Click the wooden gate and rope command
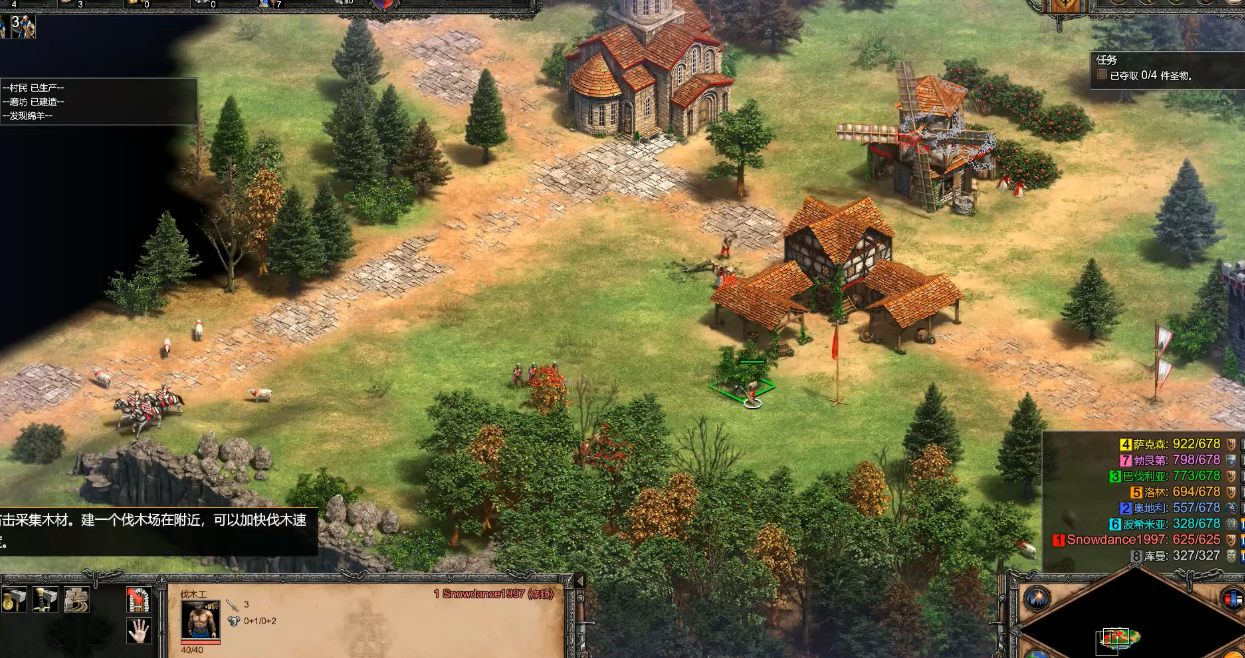The image size is (1245, 658). [x=76, y=599]
